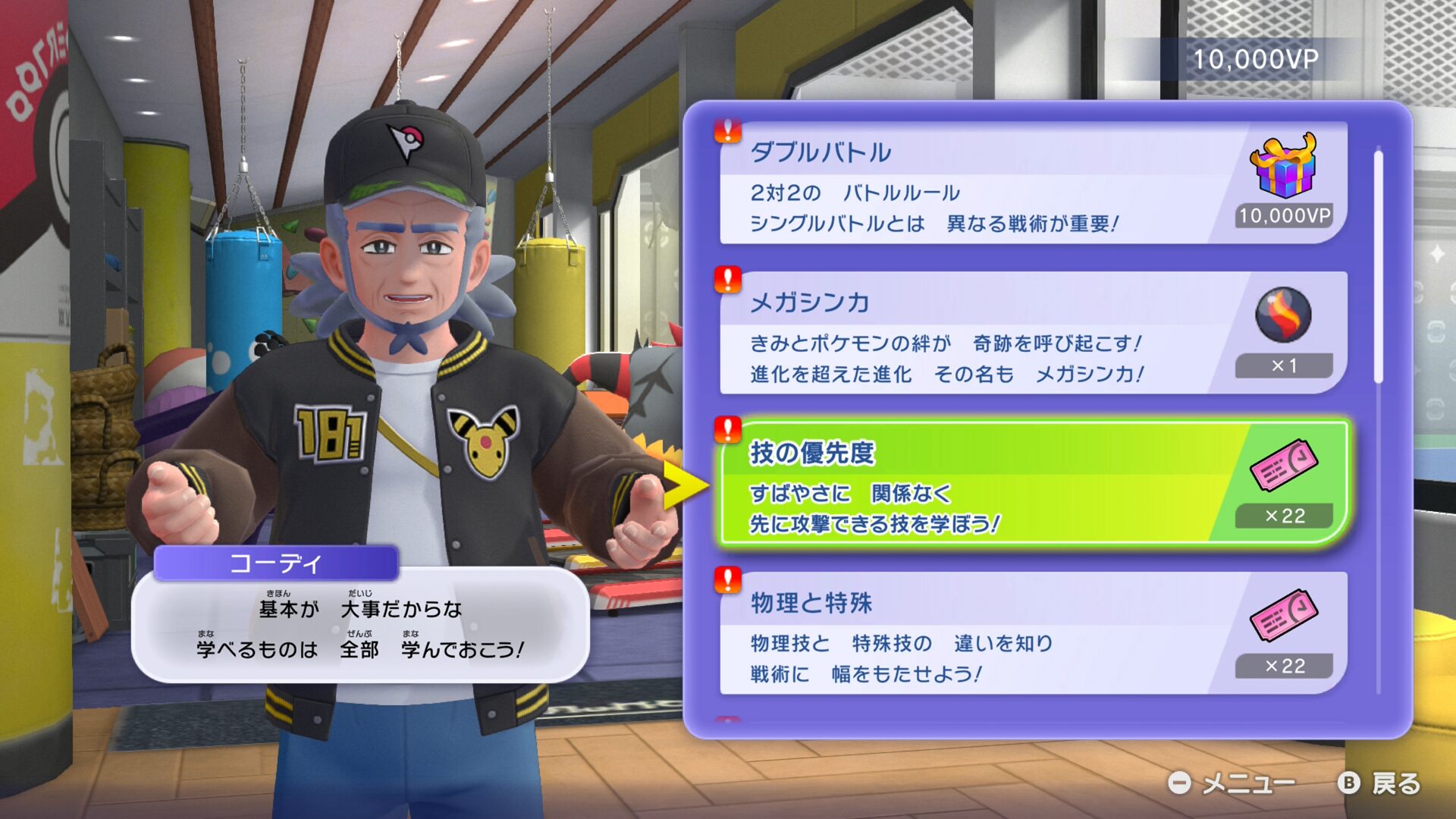Viewport: 1456px width, 819px height.
Task: Click the mega stone reward icon
Action: [x=1283, y=315]
